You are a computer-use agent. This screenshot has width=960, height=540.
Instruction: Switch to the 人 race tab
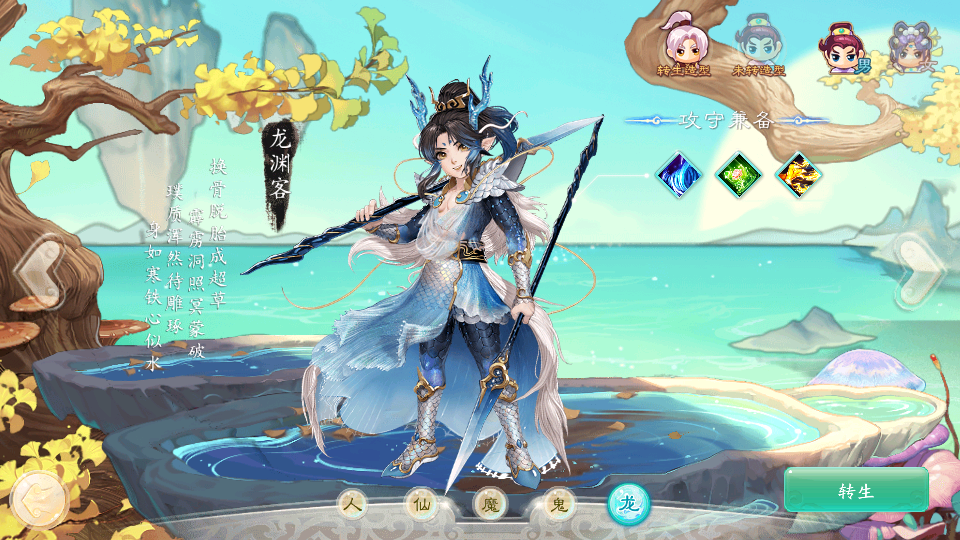click(x=352, y=505)
